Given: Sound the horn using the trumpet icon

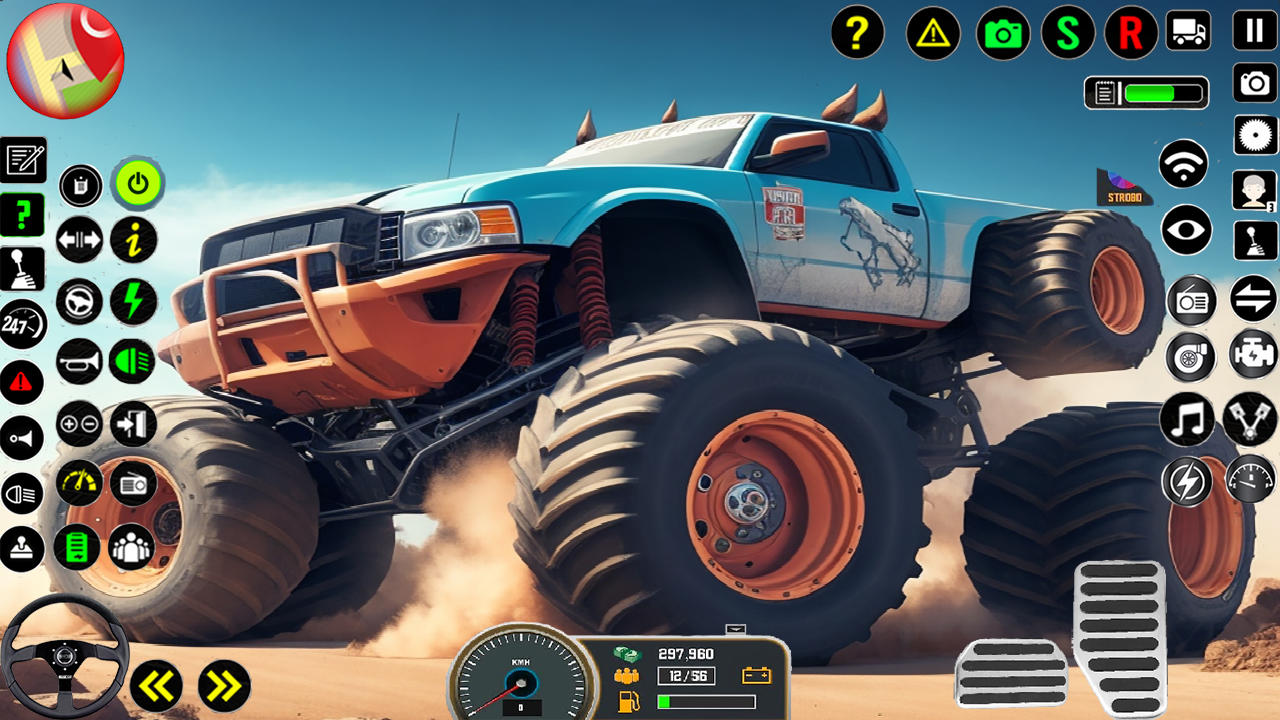Looking at the screenshot, I should (78, 361).
